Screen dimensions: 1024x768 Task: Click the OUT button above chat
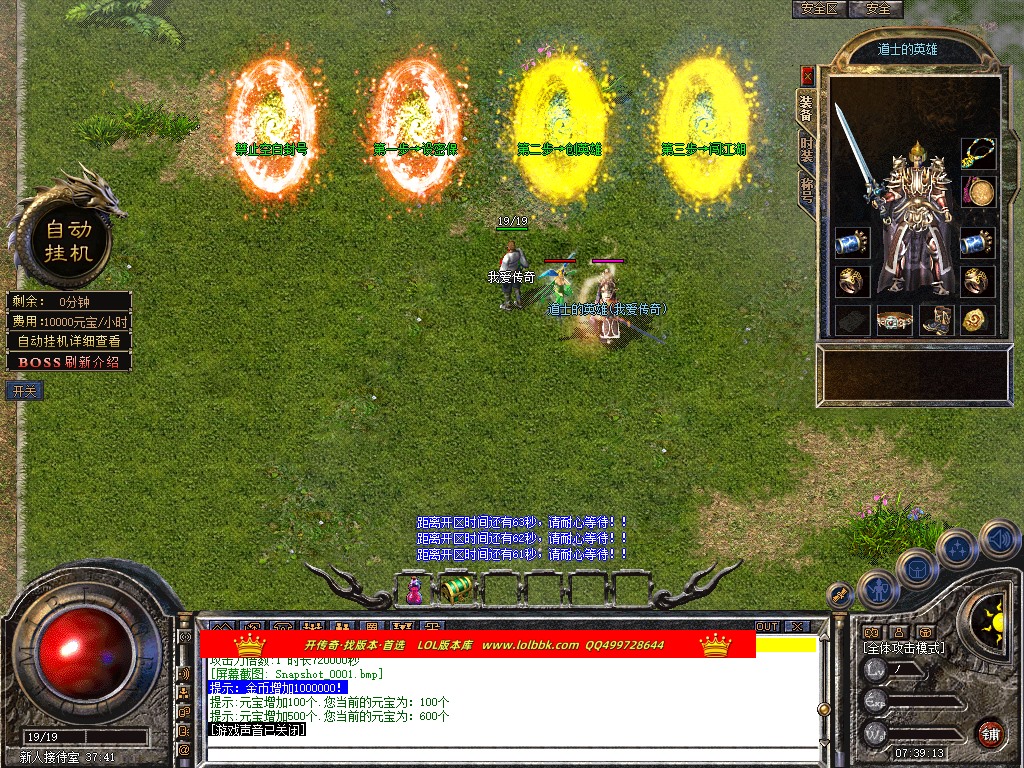[x=767, y=627]
